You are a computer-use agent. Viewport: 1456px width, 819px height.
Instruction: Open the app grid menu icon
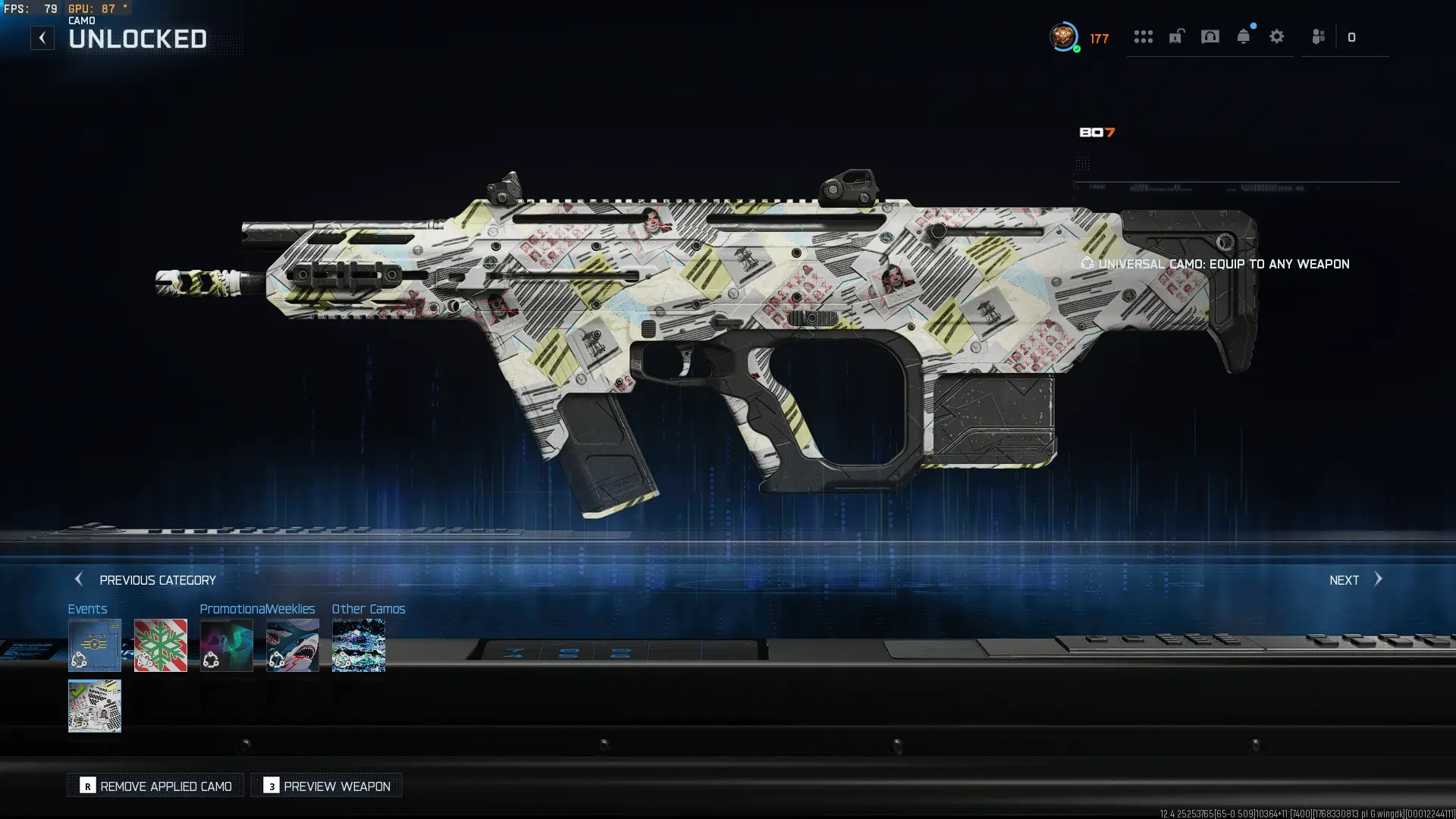pyautogui.click(x=1144, y=36)
